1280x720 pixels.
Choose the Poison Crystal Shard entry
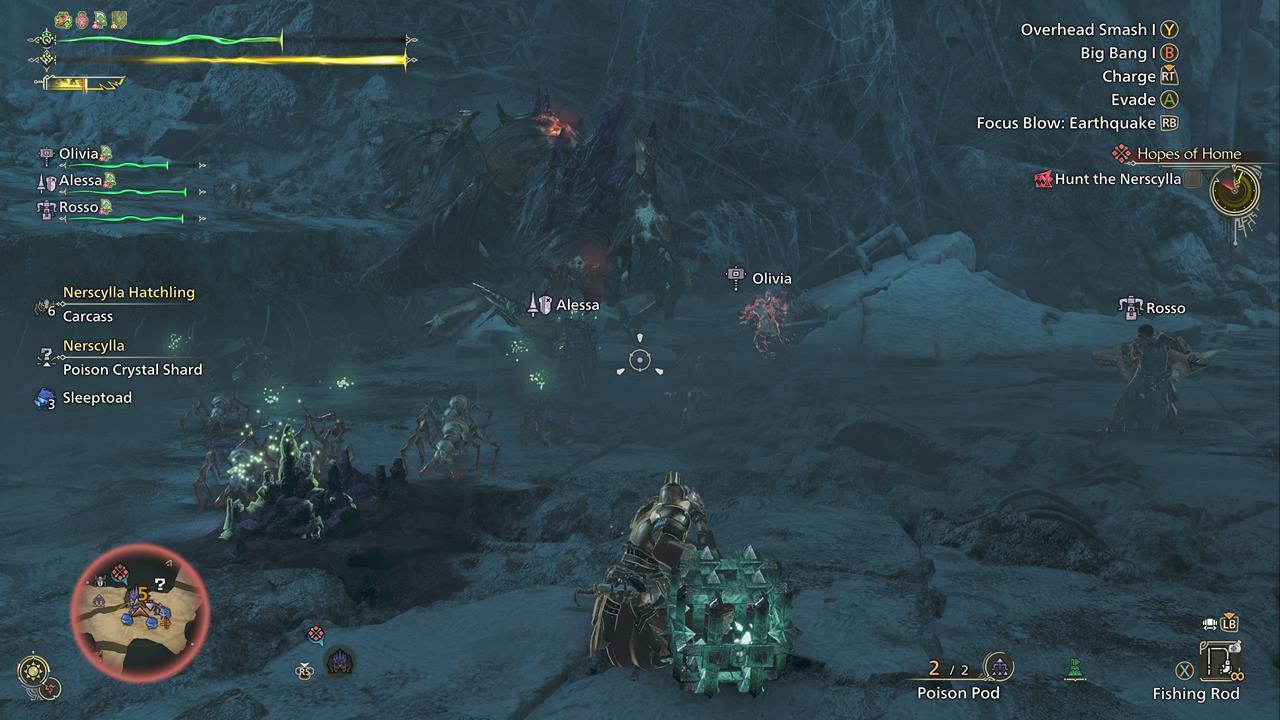point(132,369)
